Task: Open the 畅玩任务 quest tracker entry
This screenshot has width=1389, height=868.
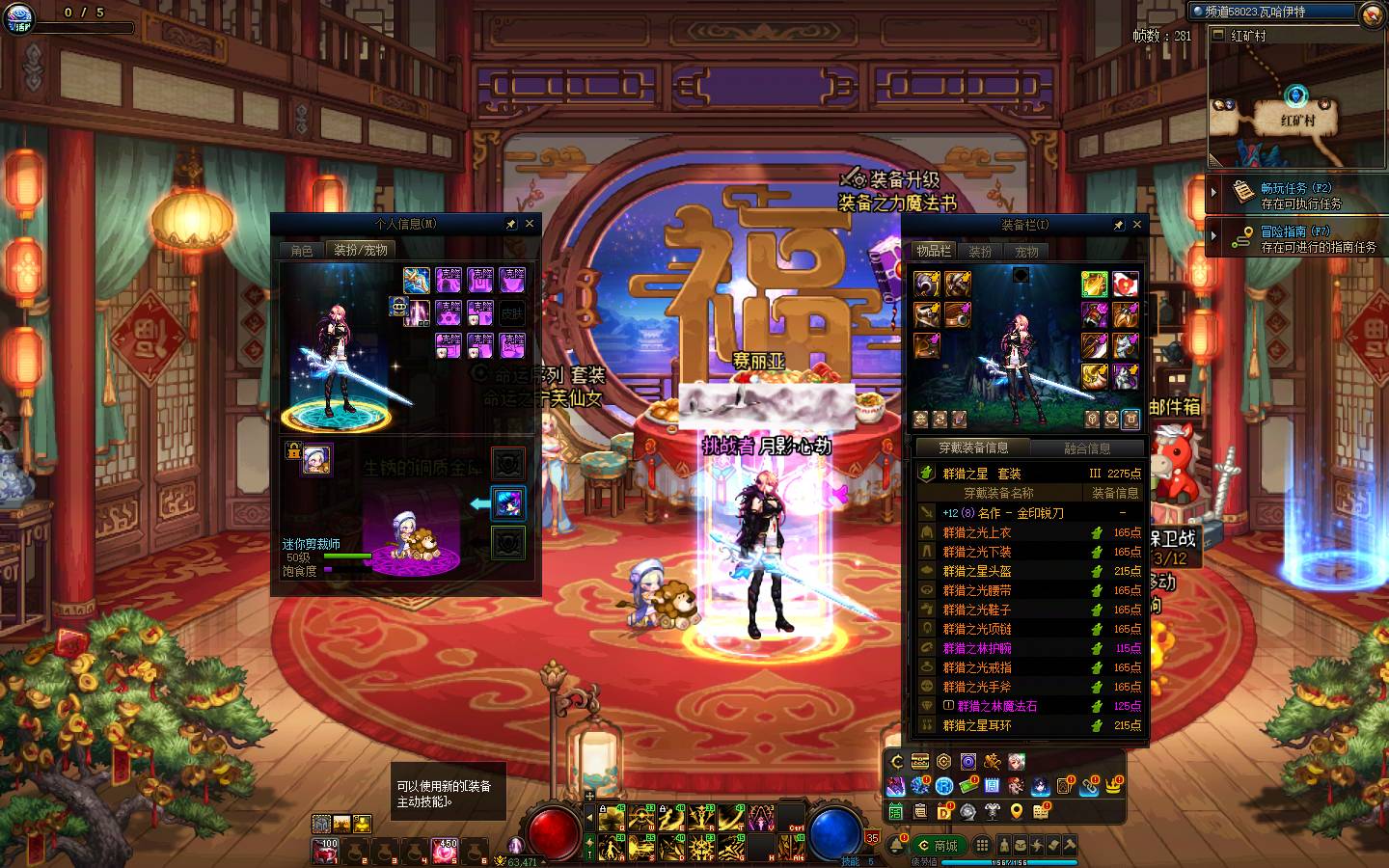Action: (x=1295, y=195)
